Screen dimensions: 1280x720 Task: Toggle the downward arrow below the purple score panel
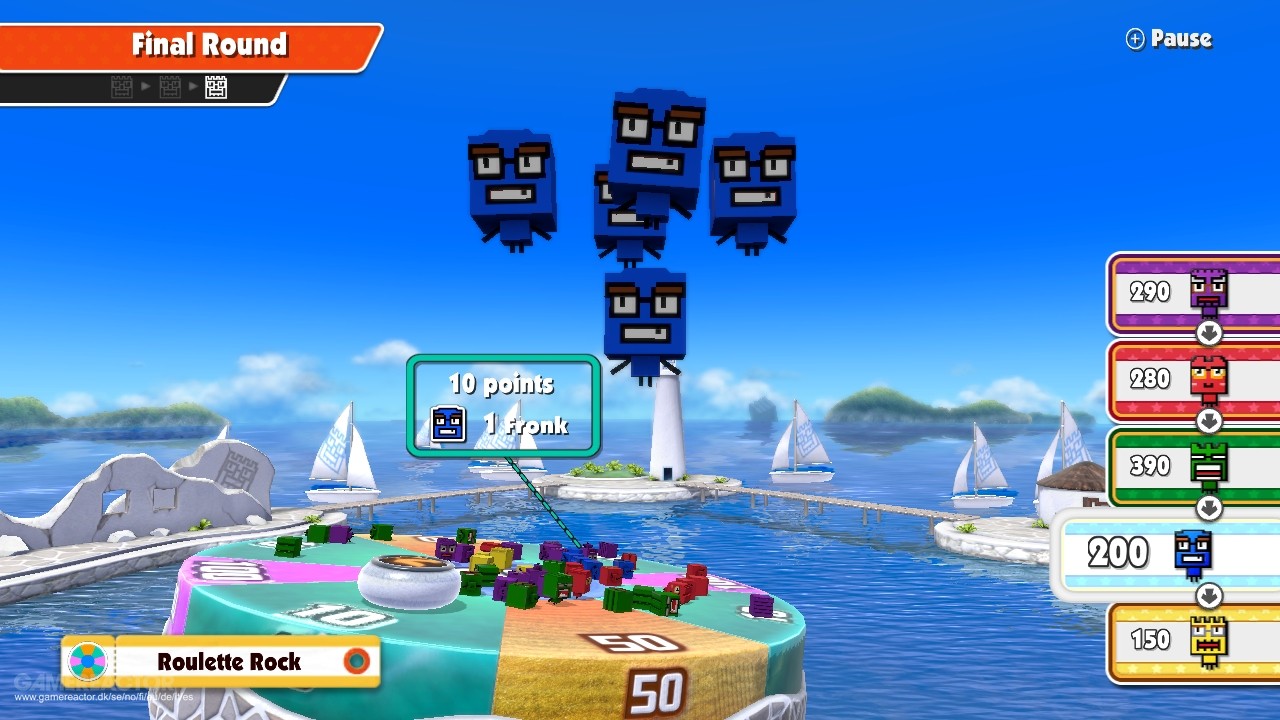click(x=1210, y=331)
